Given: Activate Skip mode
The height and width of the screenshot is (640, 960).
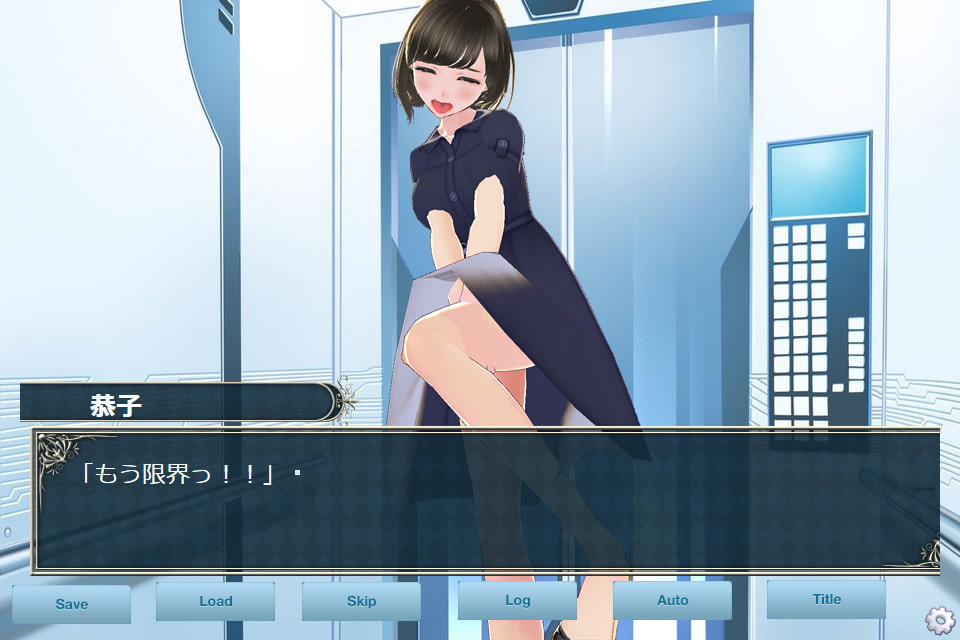Looking at the screenshot, I should click(x=361, y=602).
